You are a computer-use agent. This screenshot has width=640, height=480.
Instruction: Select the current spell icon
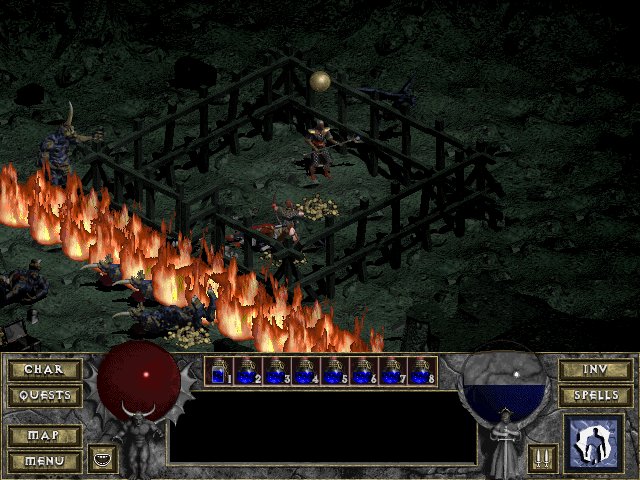coord(594,443)
